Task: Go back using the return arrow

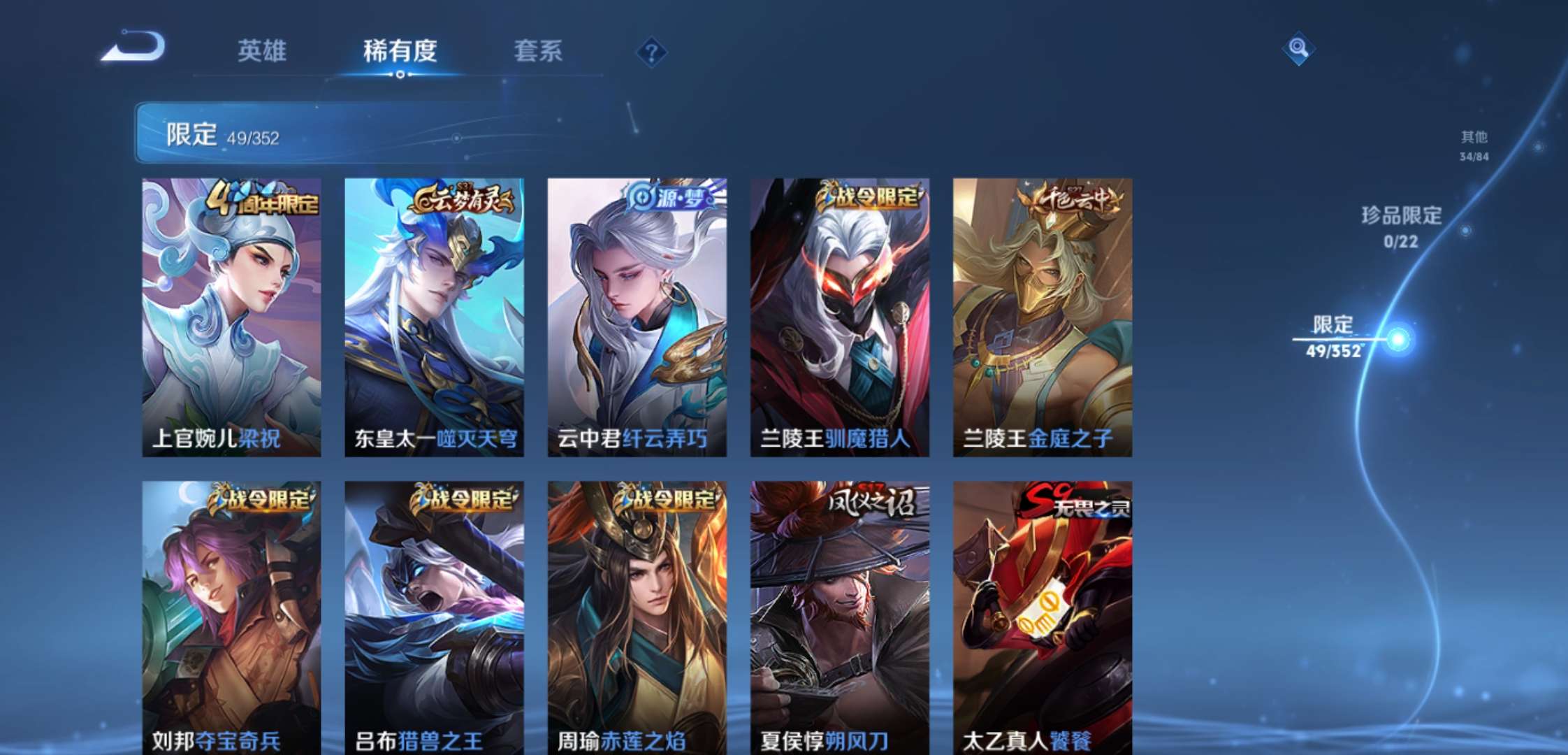Action: 133,48
